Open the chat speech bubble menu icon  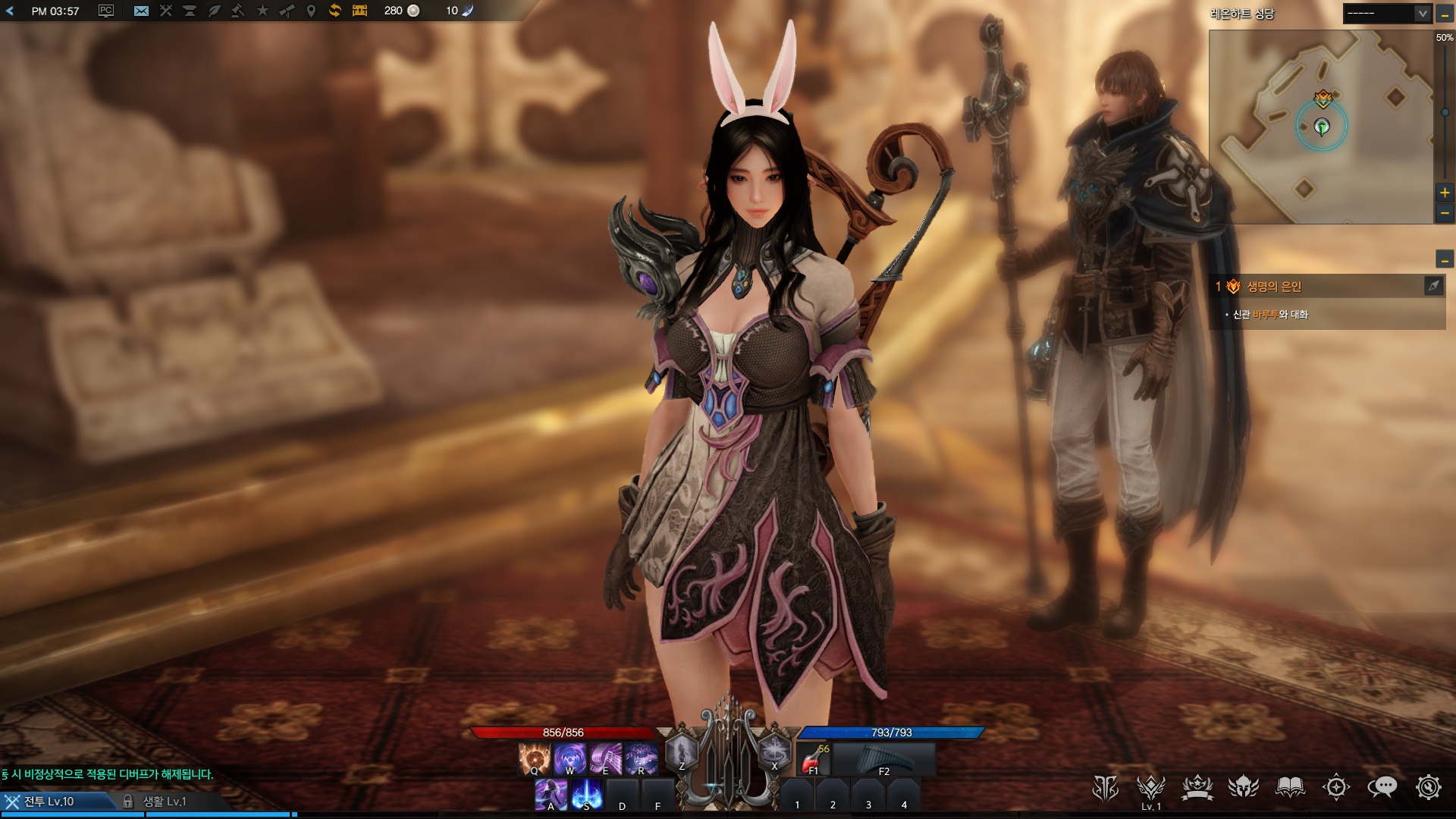click(1382, 788)
